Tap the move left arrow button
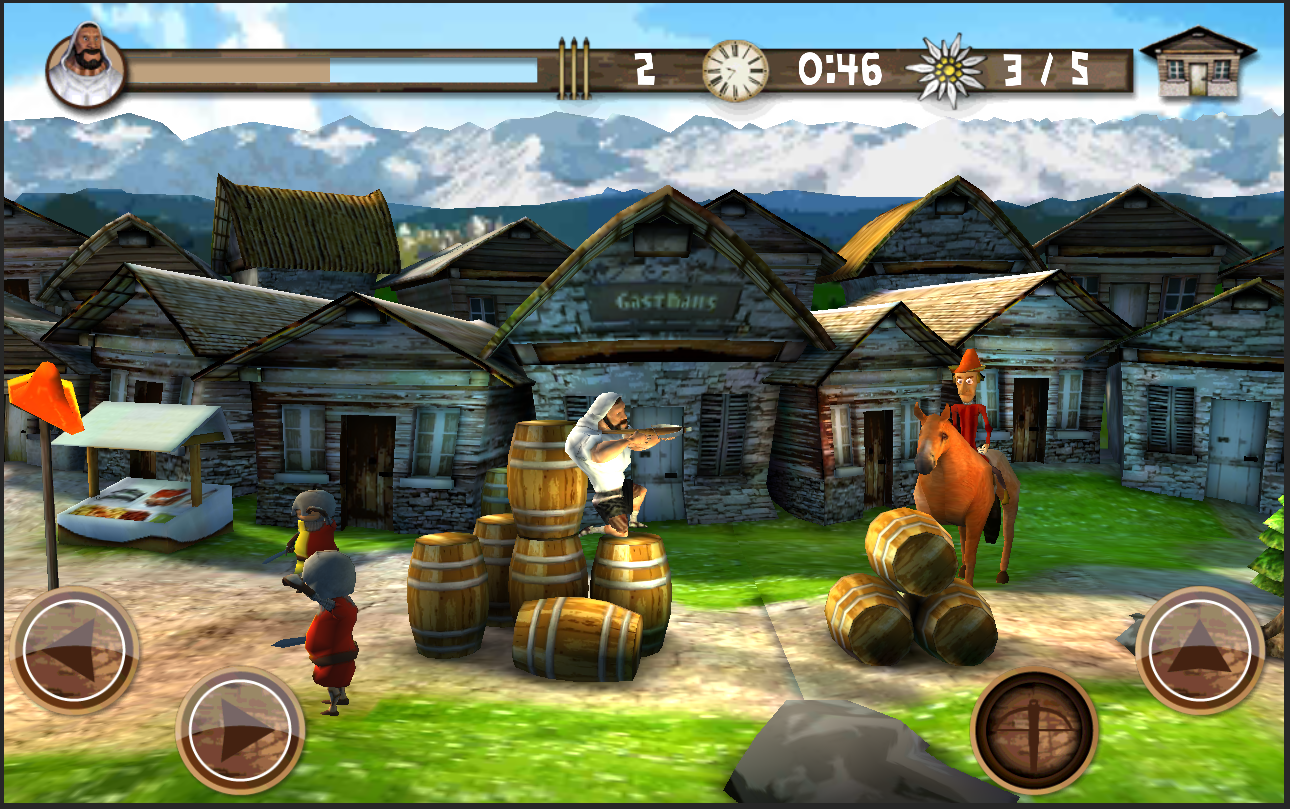Image resolution: width=1290 pixels, height=809 pixels. point(74,650)
